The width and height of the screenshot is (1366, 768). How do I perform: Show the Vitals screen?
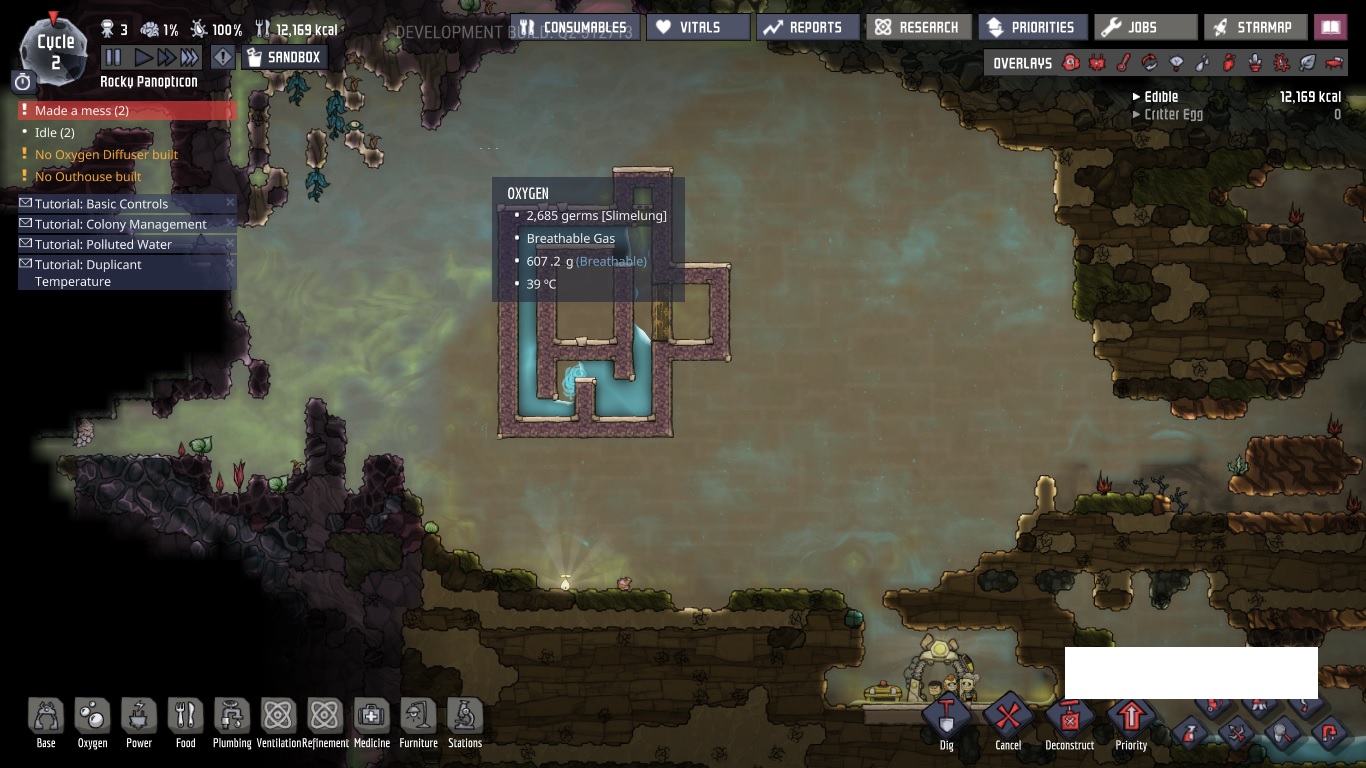pos(697,28)
